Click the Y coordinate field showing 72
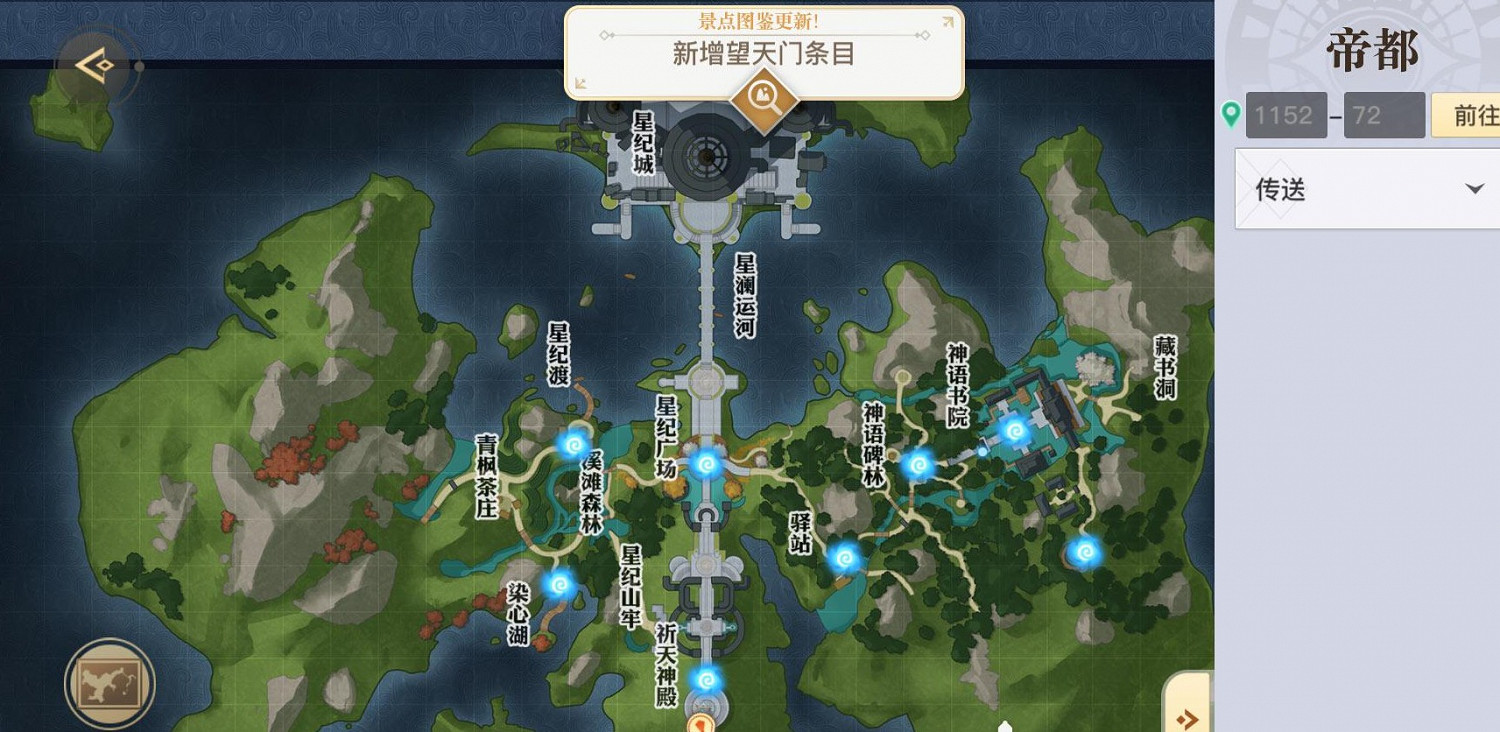 (x=1384, y=115)
